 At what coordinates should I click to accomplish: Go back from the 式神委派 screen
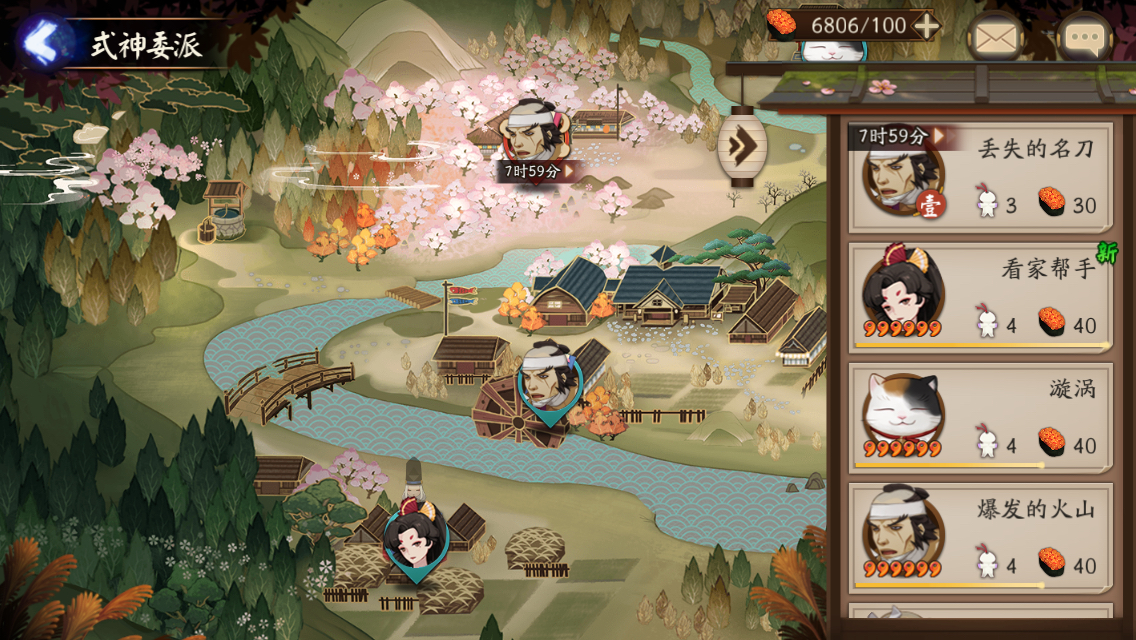42,43
